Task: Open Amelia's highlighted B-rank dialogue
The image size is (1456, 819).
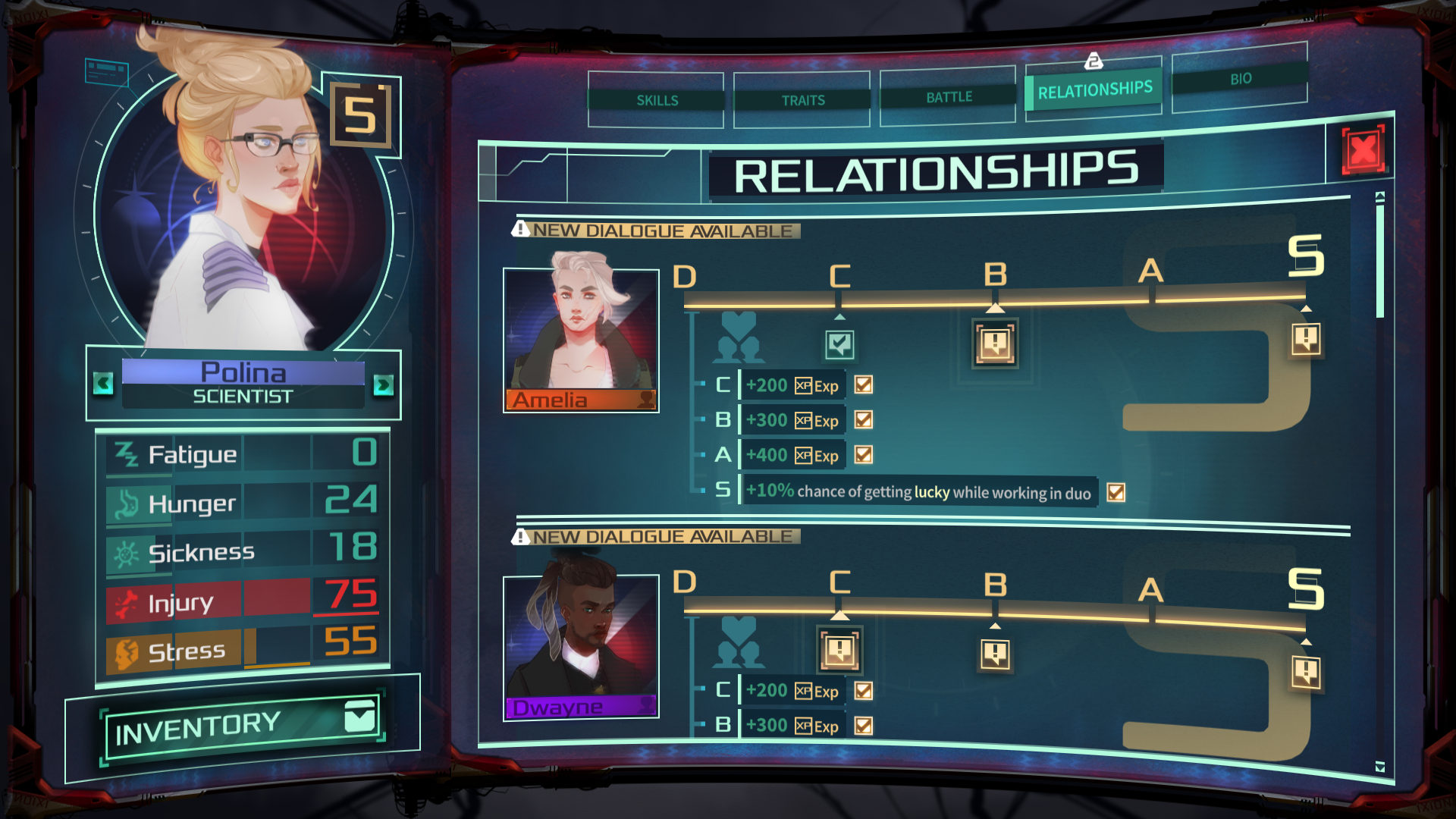Action: click(x=995, y=344)
